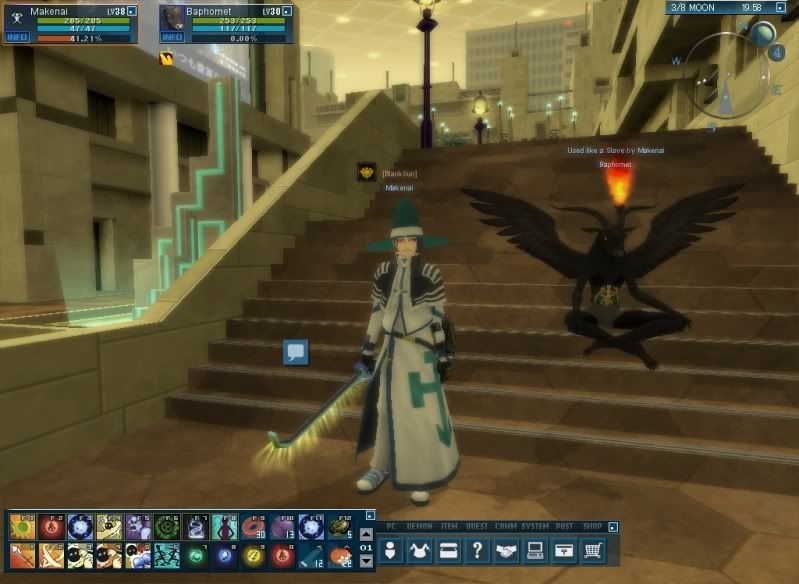Click Makenai's INFO button
Image resolution: width=799 pixels, height=584 pixels.
[16, 37]
